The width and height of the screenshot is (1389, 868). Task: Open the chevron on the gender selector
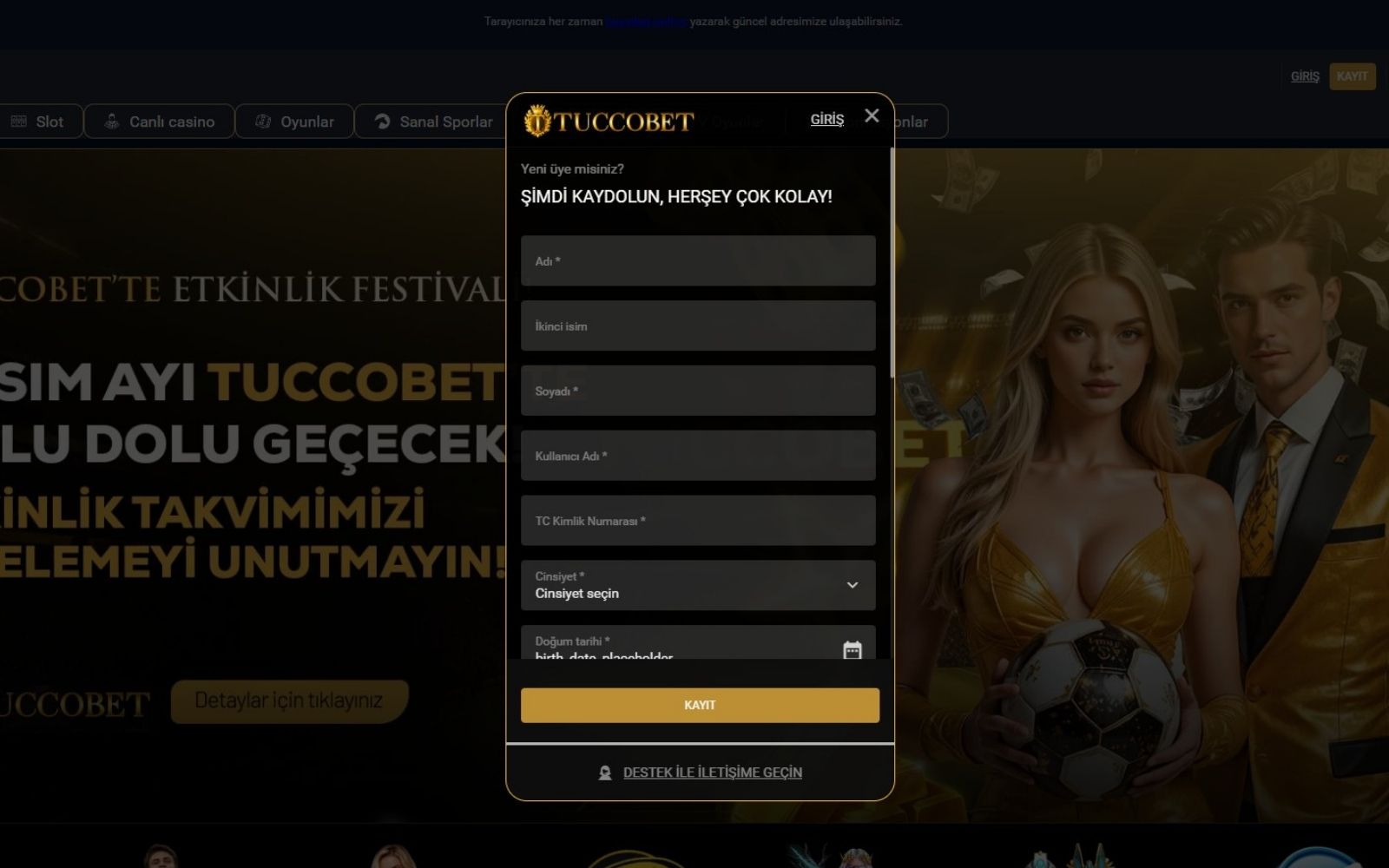(852, 586)
